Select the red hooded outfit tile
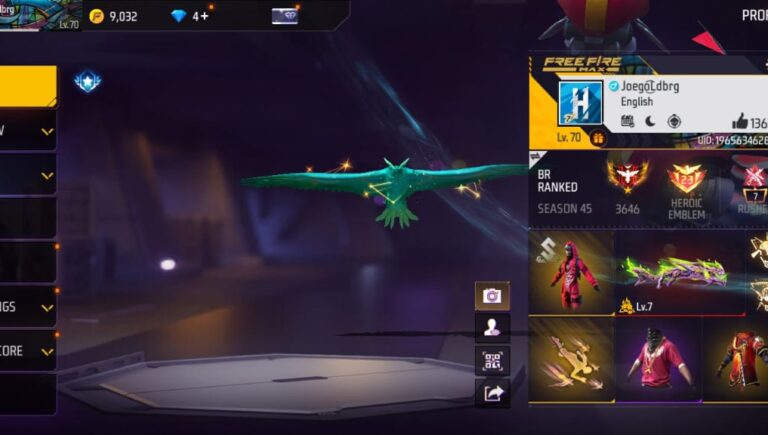768x435 pixels. tap(573, 272)
